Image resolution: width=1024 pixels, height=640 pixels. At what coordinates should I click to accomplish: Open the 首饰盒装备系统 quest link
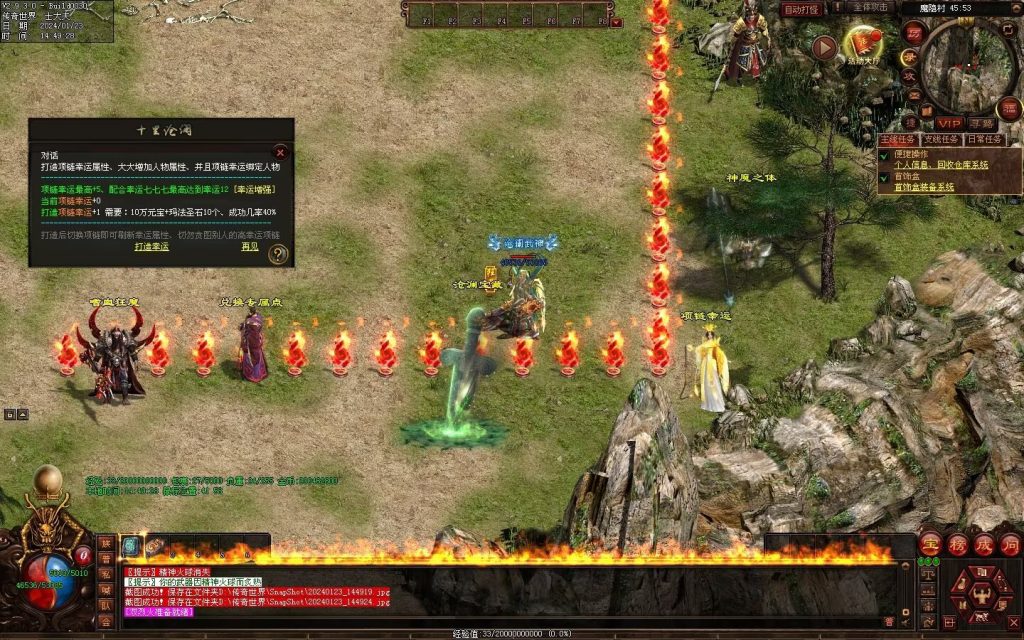[923, 187]
